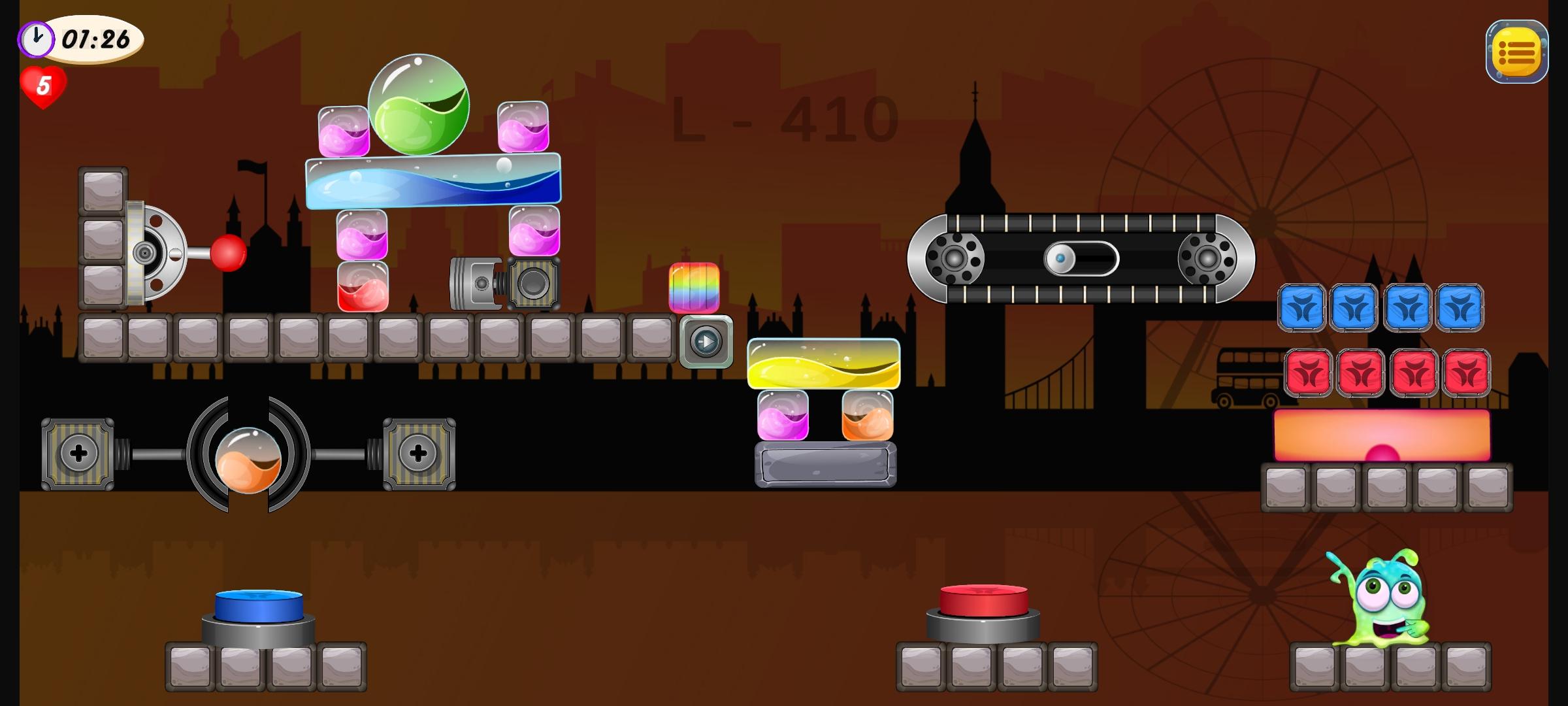Image resolution: width=1568 pixels, height=706 pixels.
Task: Click the purple clock timer icon
Action: (36, 39)
